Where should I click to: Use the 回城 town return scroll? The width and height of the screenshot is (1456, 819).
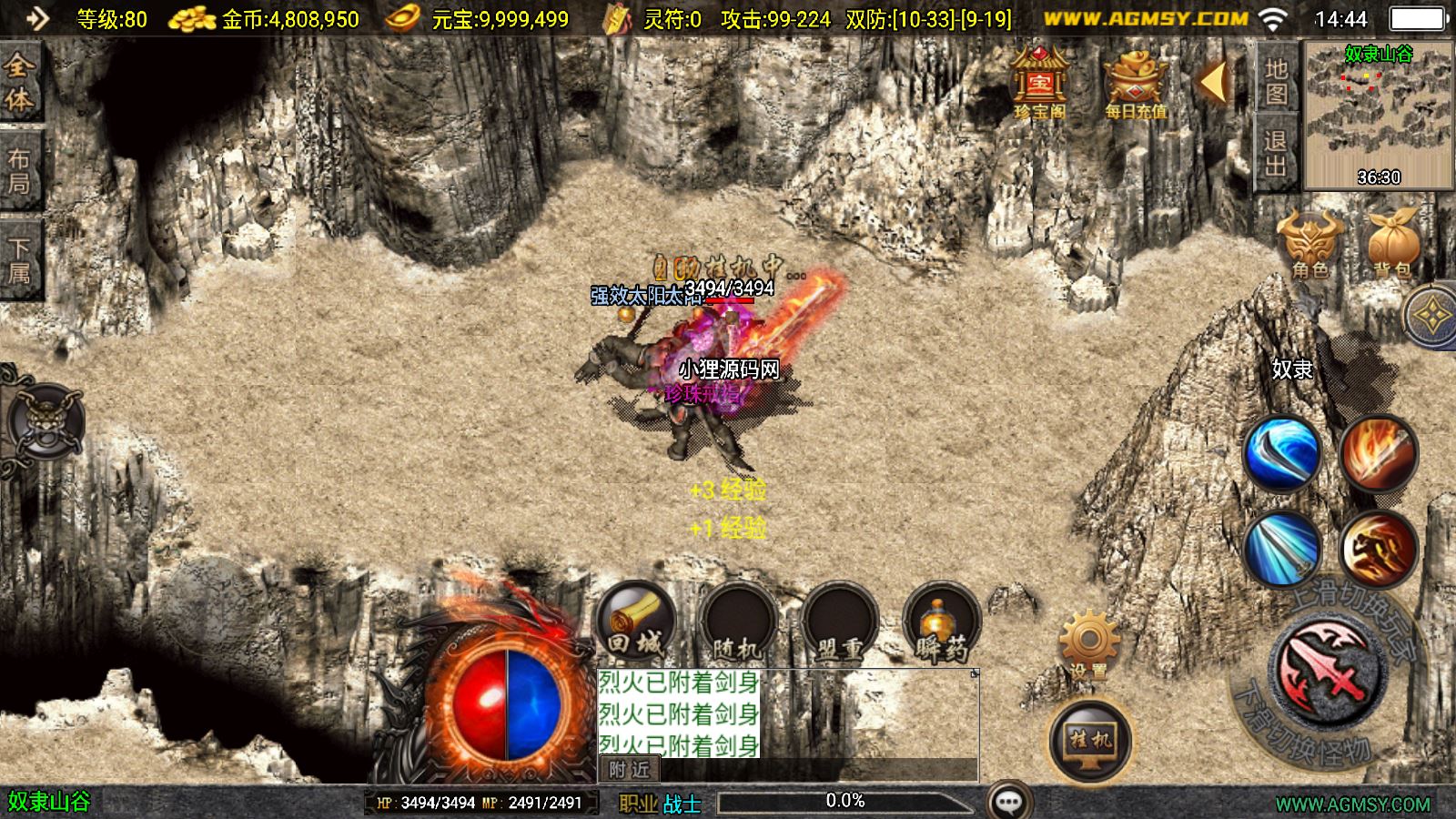click(x=636, y=623)
